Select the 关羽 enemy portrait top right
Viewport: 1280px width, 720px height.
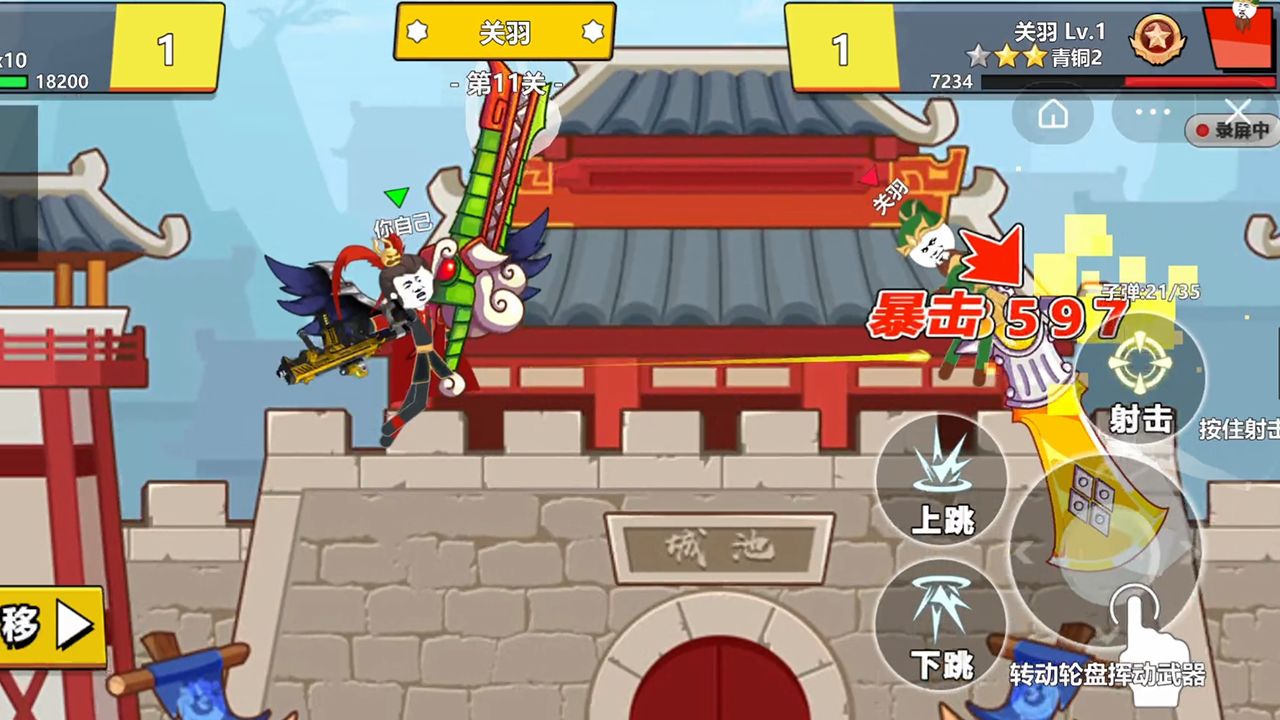[x=1240, y=40]
